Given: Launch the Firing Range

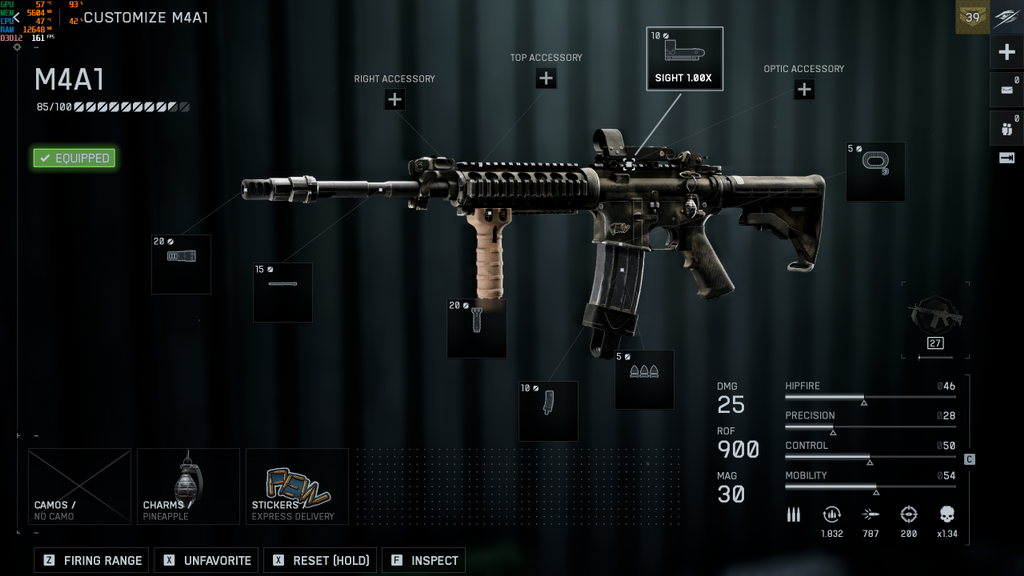Looking at the screenshot, I should 93,560.
